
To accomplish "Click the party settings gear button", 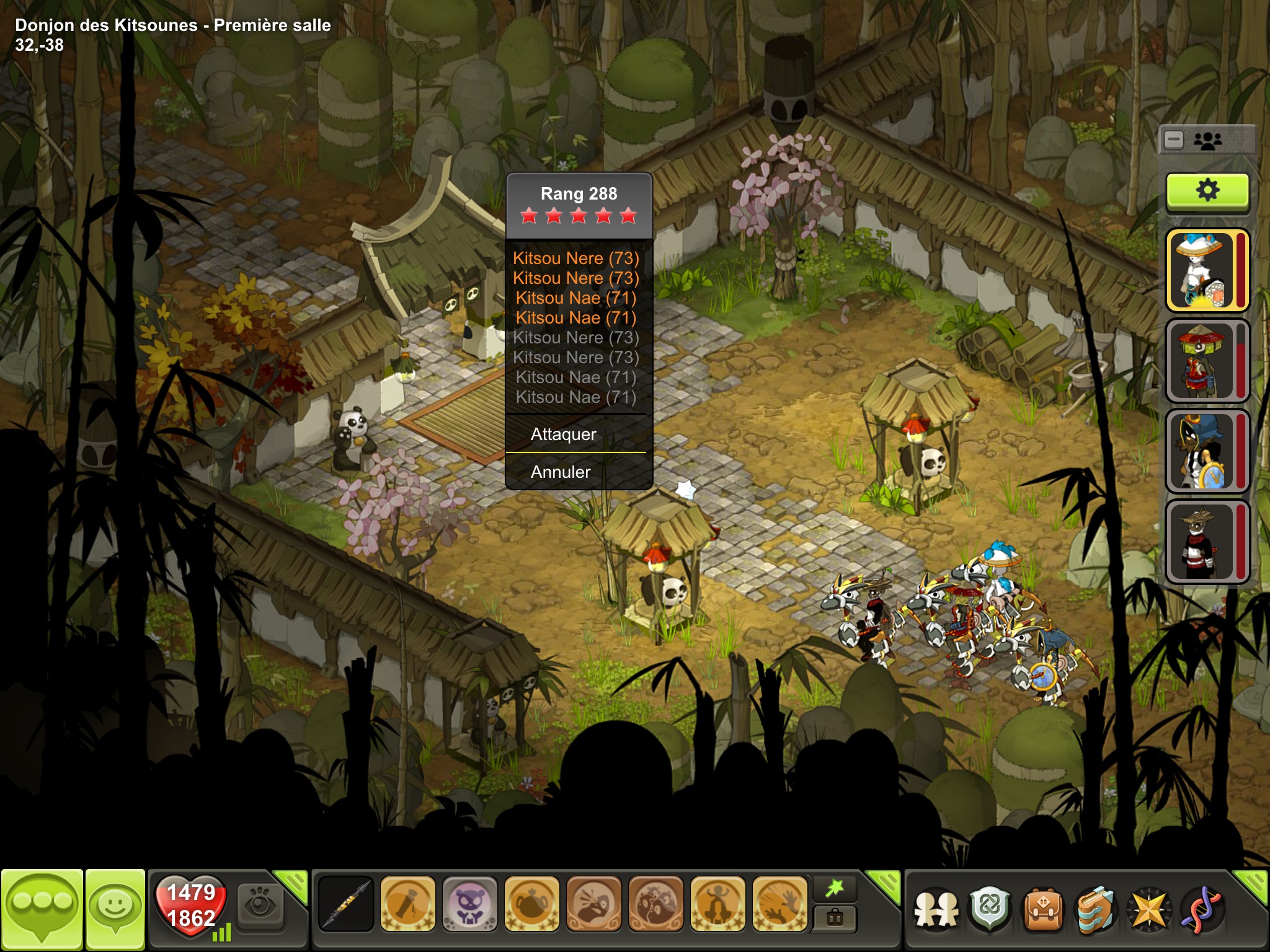I will [1207, 190].
